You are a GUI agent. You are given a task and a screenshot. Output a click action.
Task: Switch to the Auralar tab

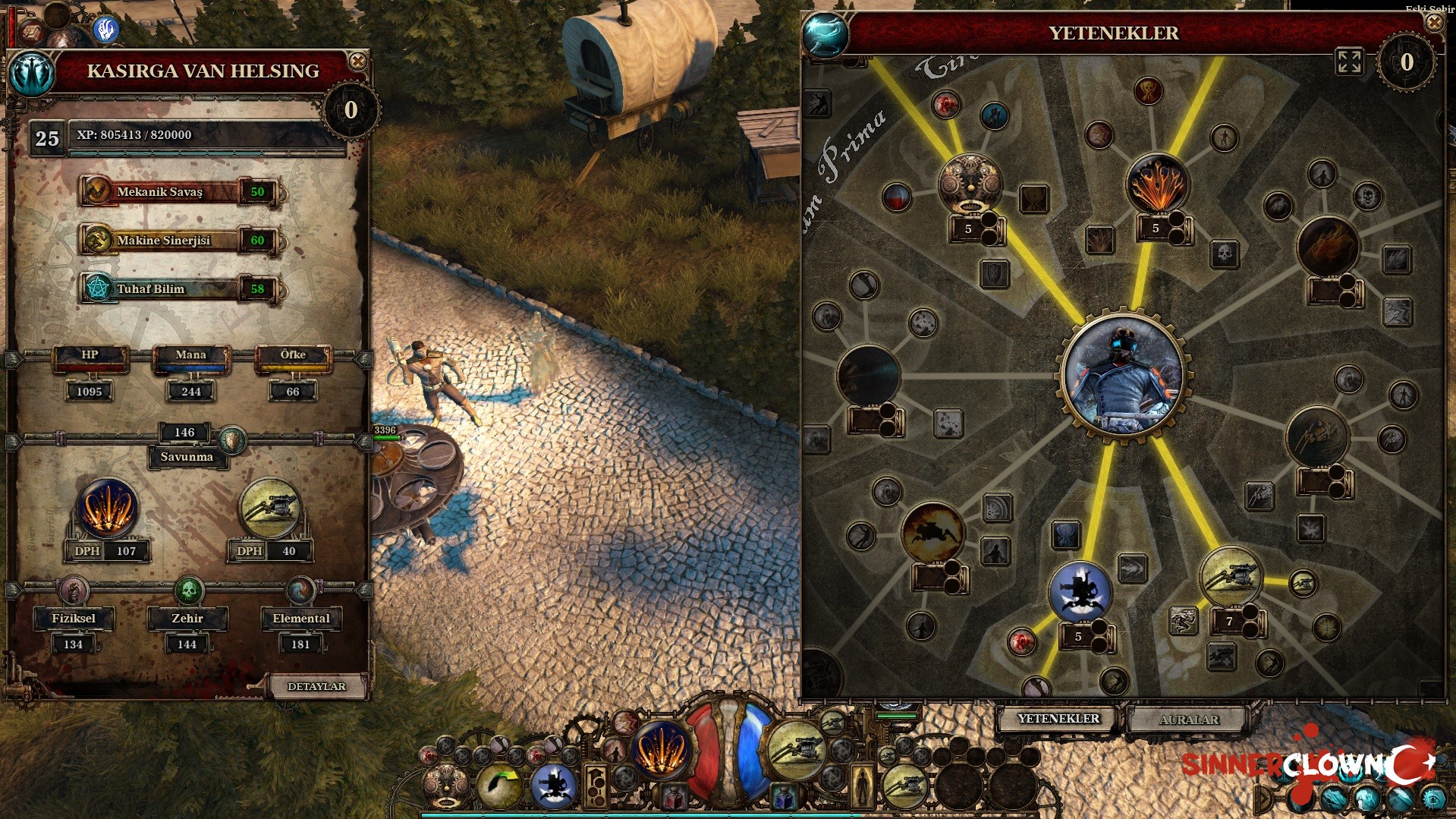click(x=1188, y=720)
